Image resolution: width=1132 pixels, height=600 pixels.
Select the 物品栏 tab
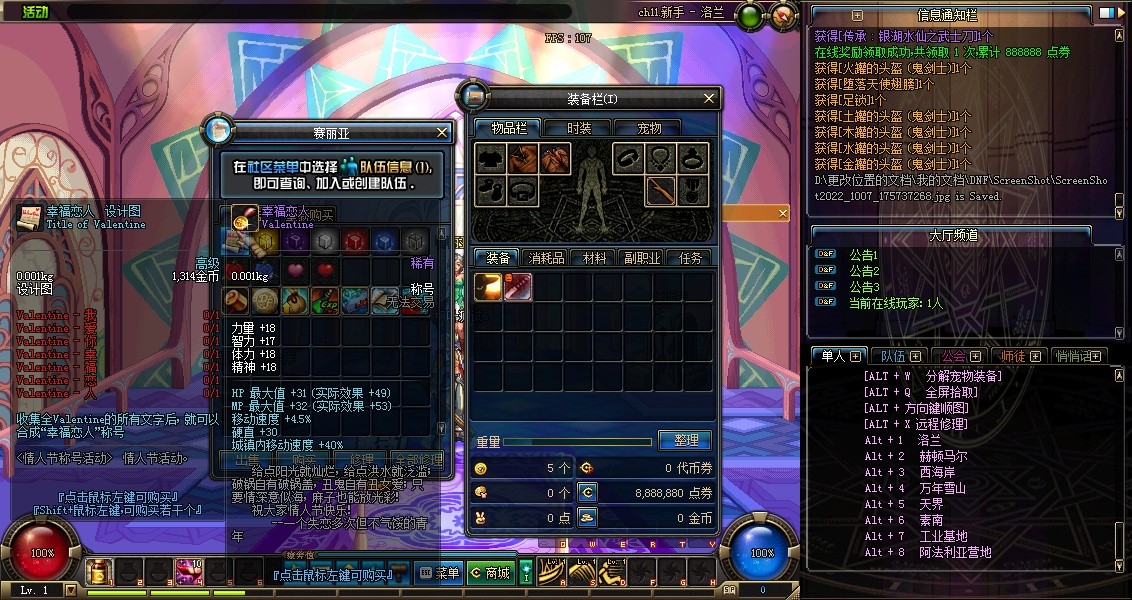507,128
